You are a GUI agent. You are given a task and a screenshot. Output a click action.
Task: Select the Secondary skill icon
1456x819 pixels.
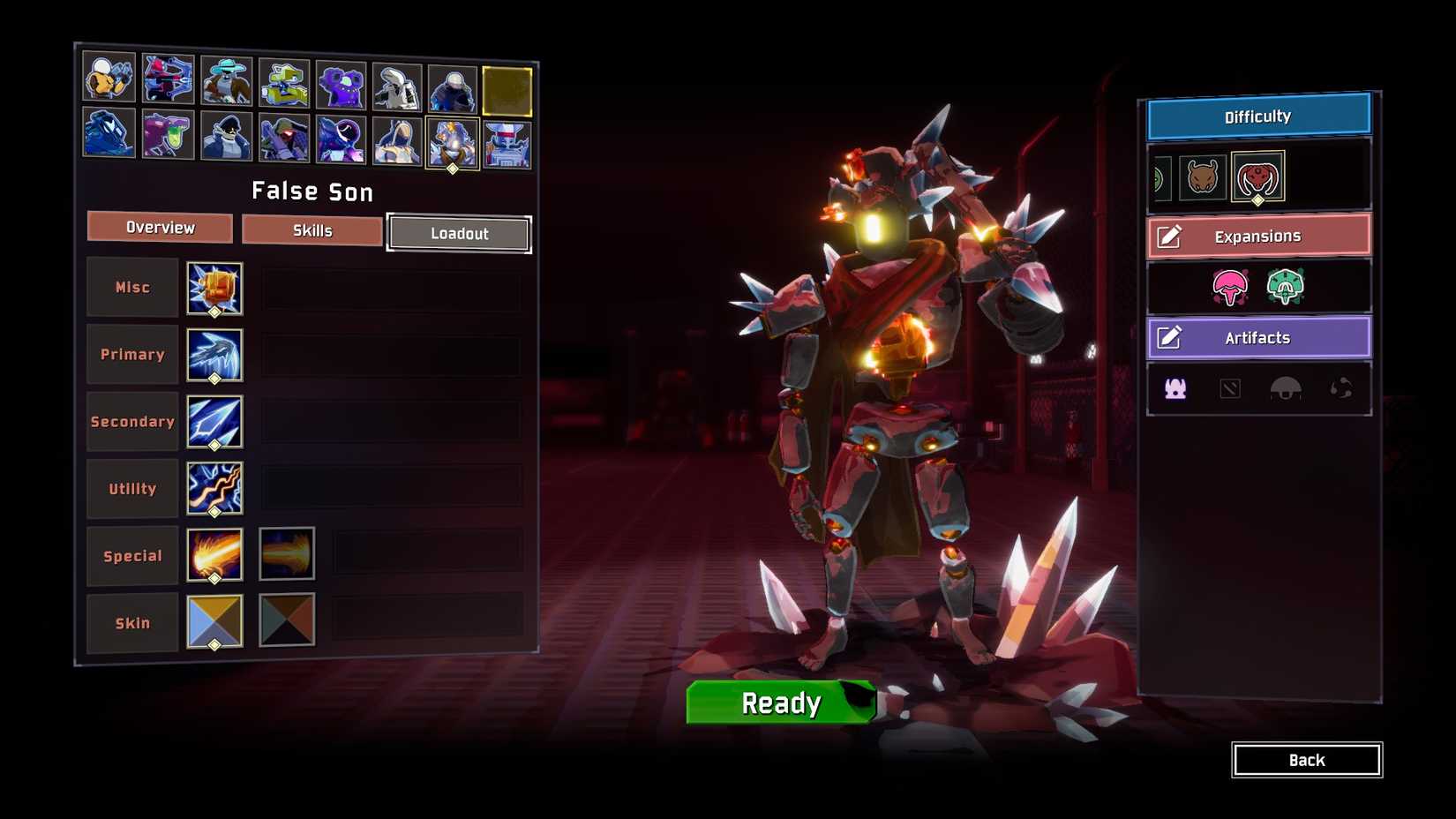tap(214, 422)
